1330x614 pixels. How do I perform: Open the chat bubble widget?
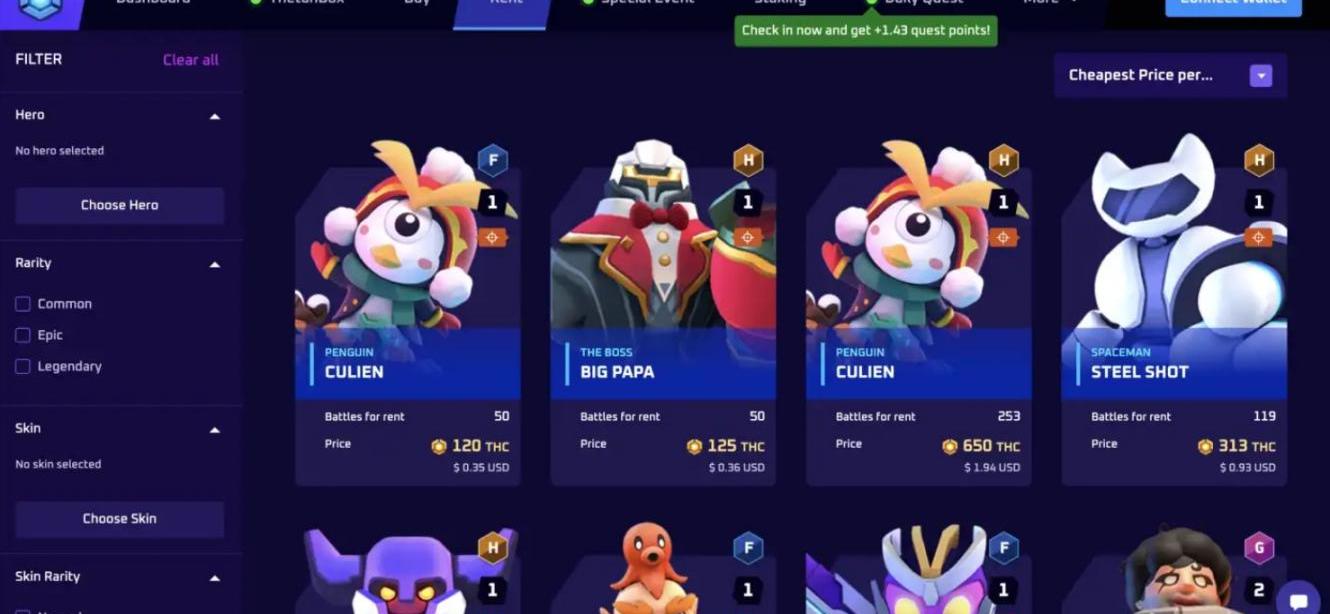pyautogui.click(x=1298, y=598)
